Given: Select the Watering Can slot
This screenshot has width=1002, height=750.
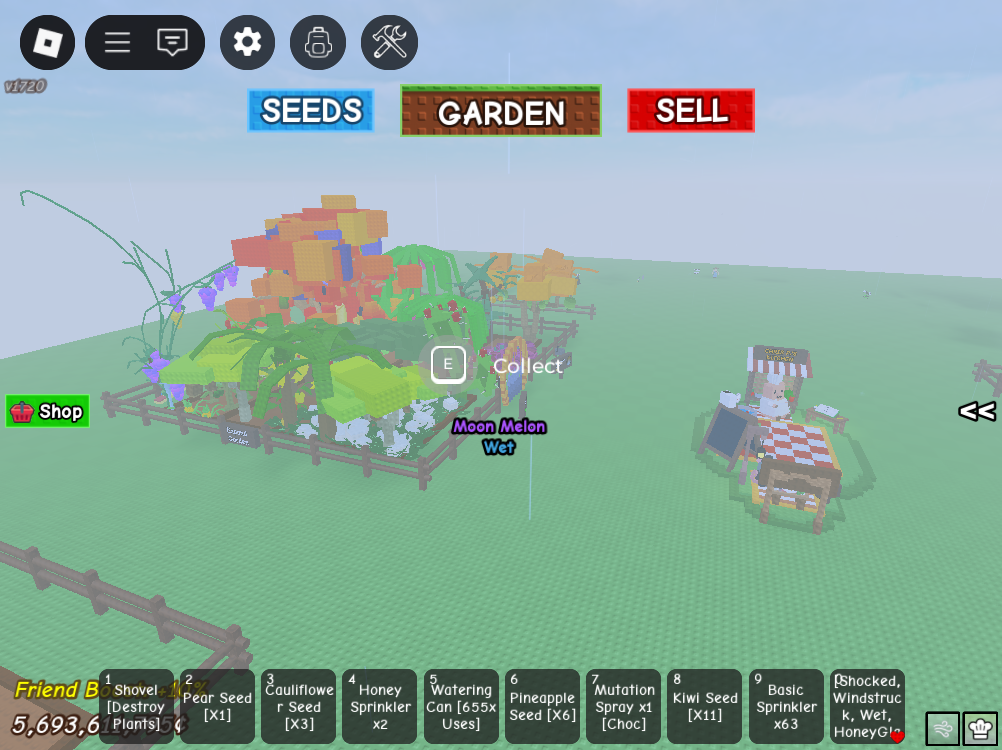Looking at the screenshot, I should pos(461,707).
